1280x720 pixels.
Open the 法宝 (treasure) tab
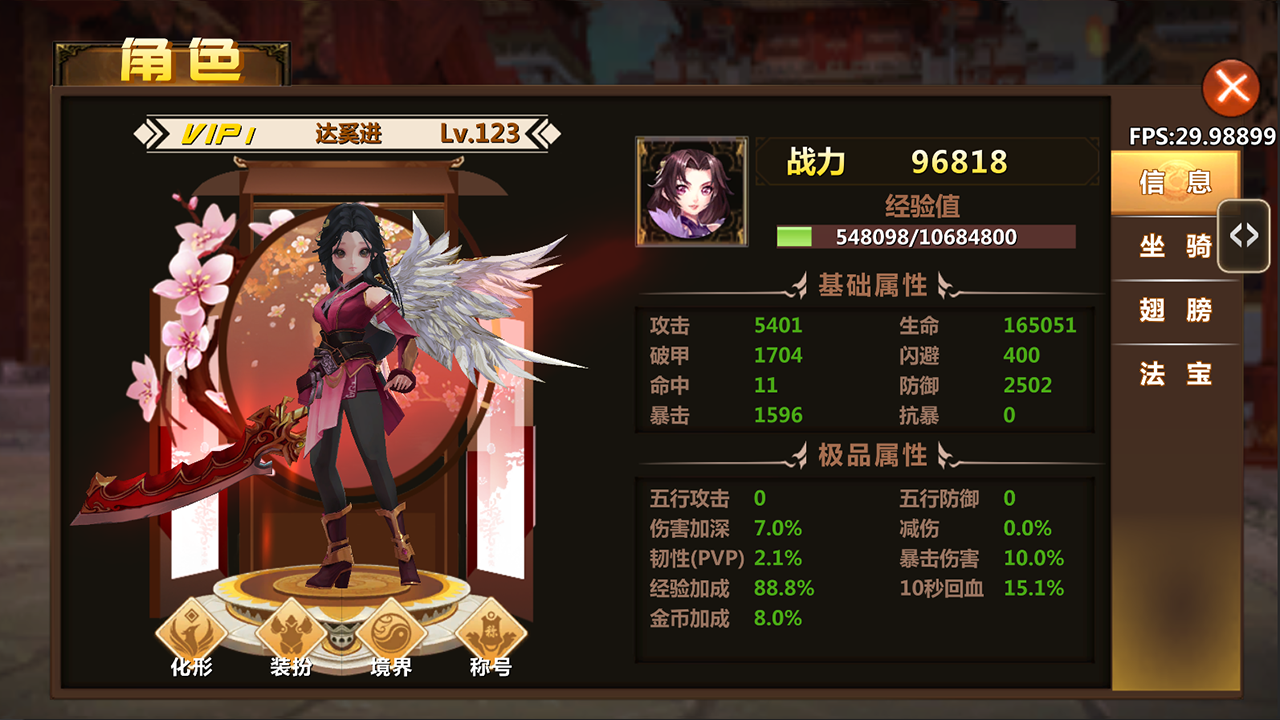(1174, 375)
